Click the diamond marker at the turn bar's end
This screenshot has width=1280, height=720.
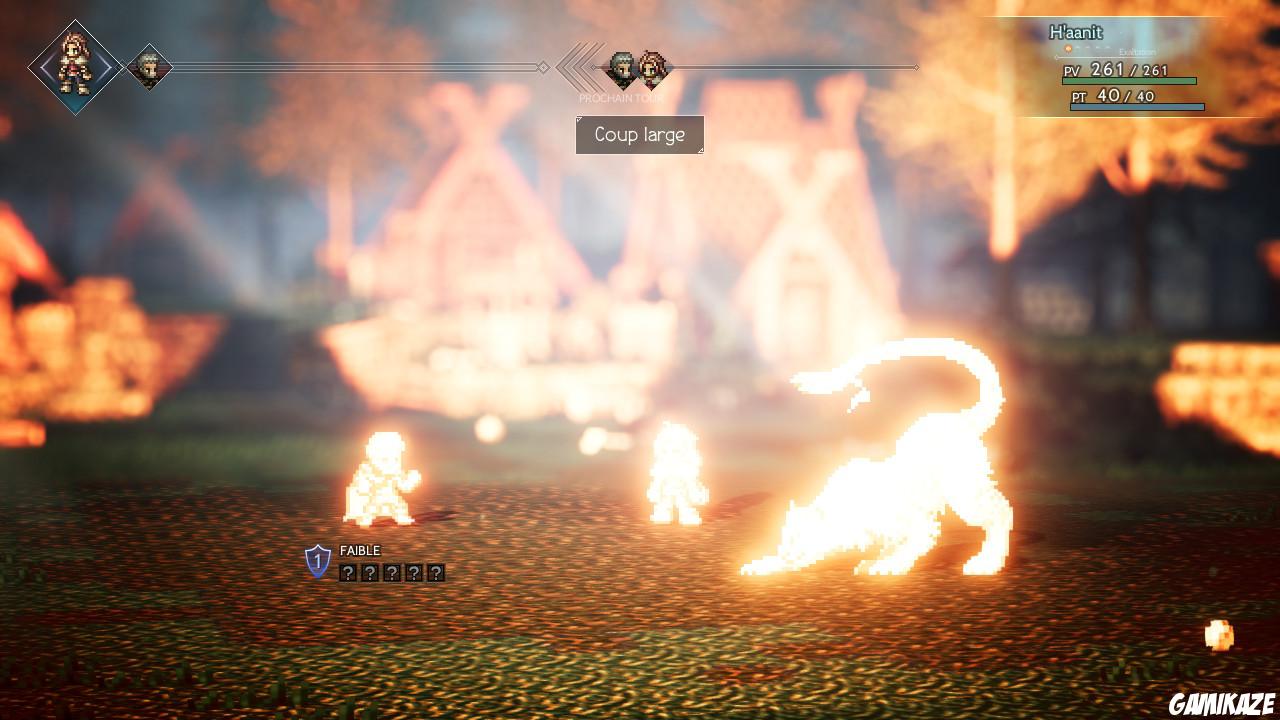[x=915, y=69]
